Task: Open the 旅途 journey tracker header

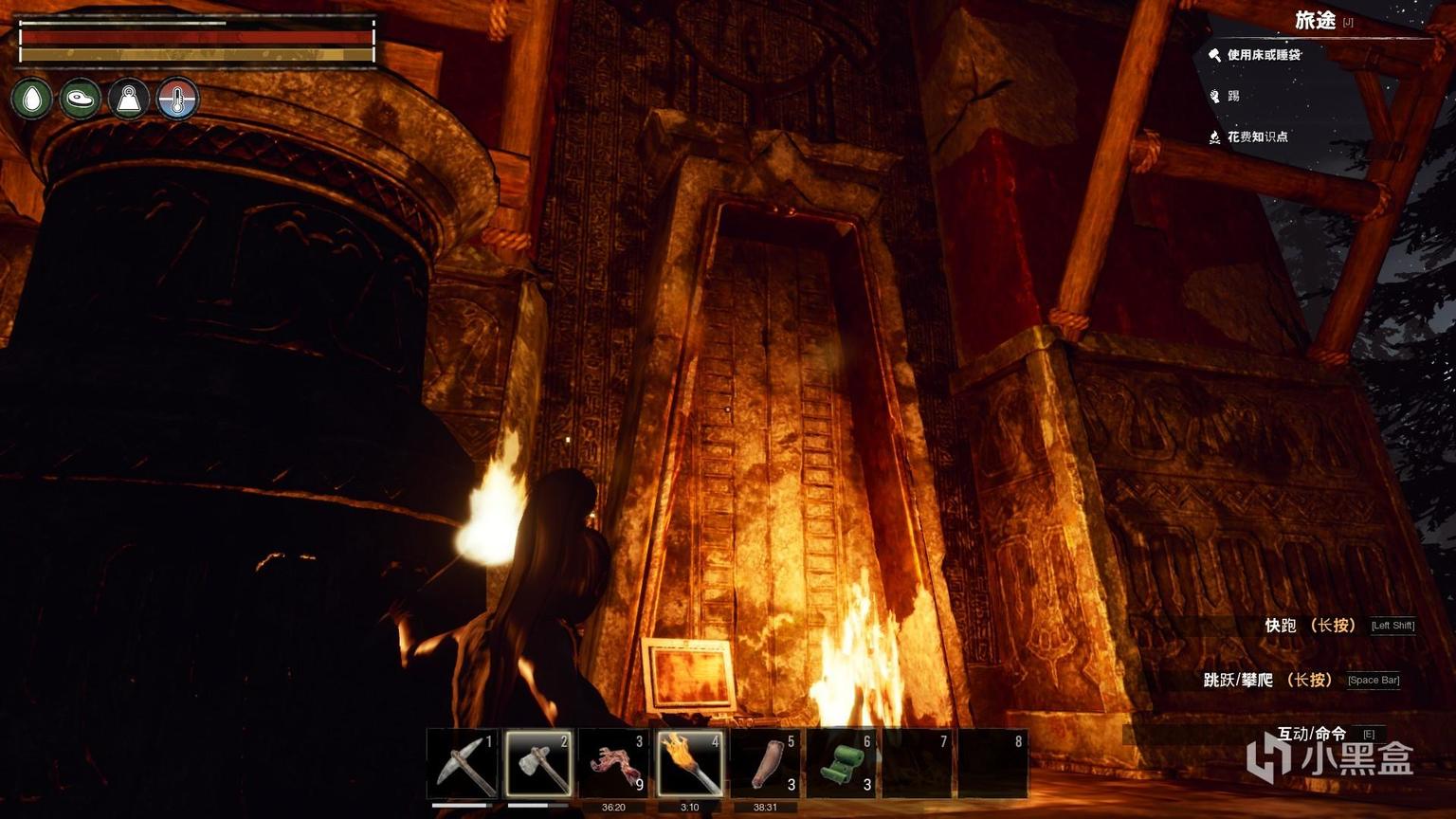Action: [1316, 20]
